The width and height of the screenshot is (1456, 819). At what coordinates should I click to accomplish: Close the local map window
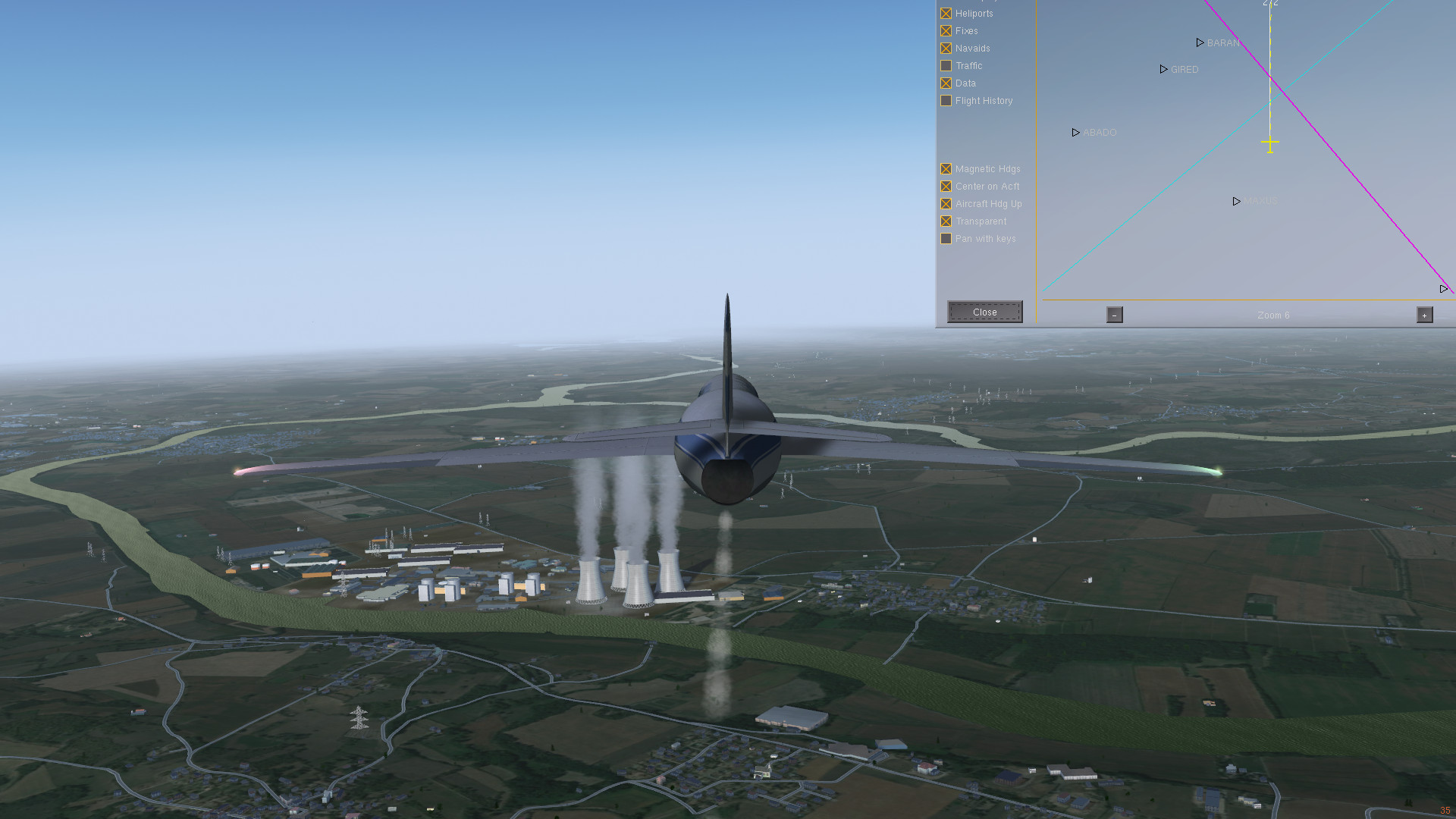(x=984, y=312)
